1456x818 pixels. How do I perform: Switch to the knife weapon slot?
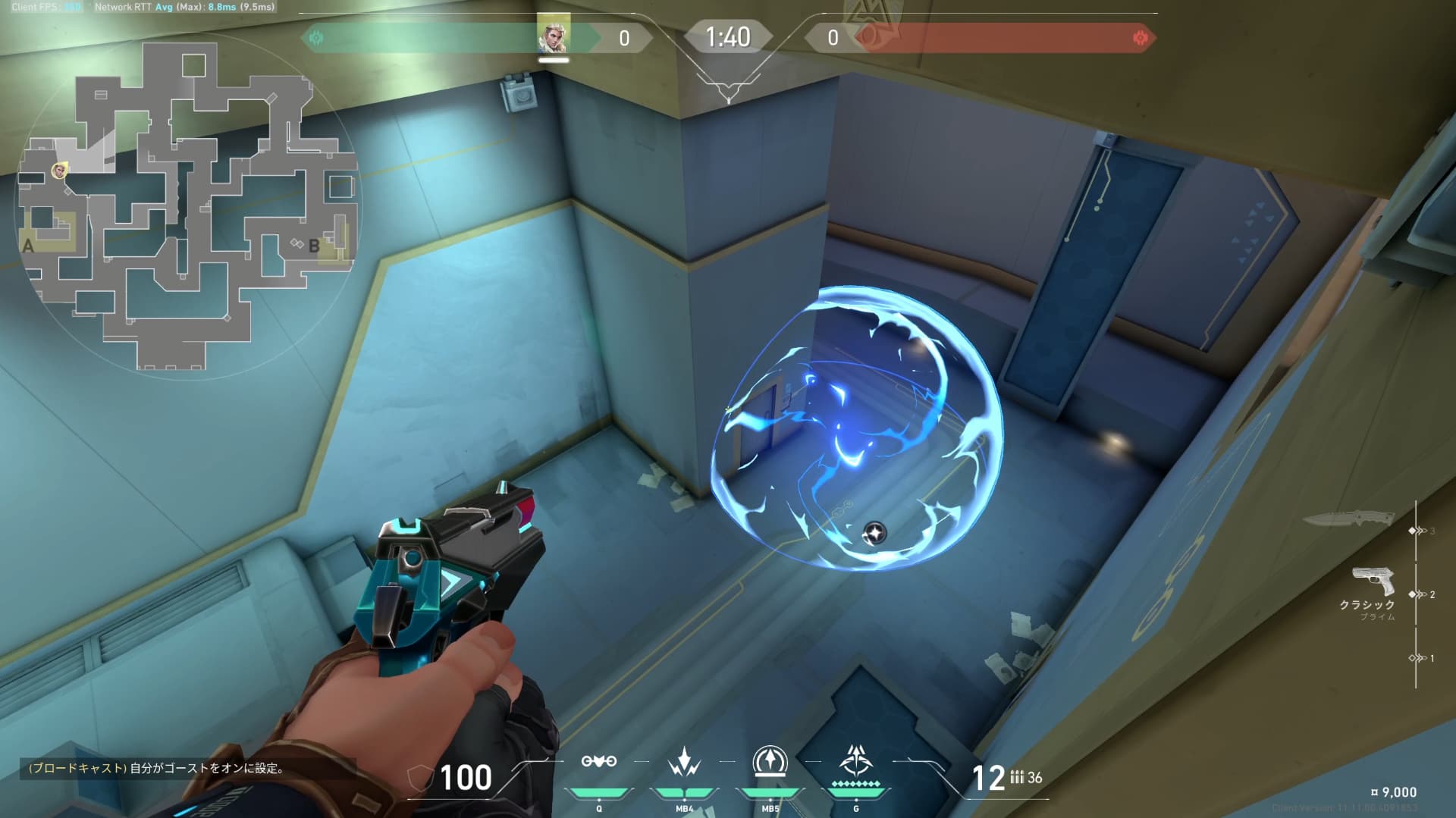(x=1348, y=519)
